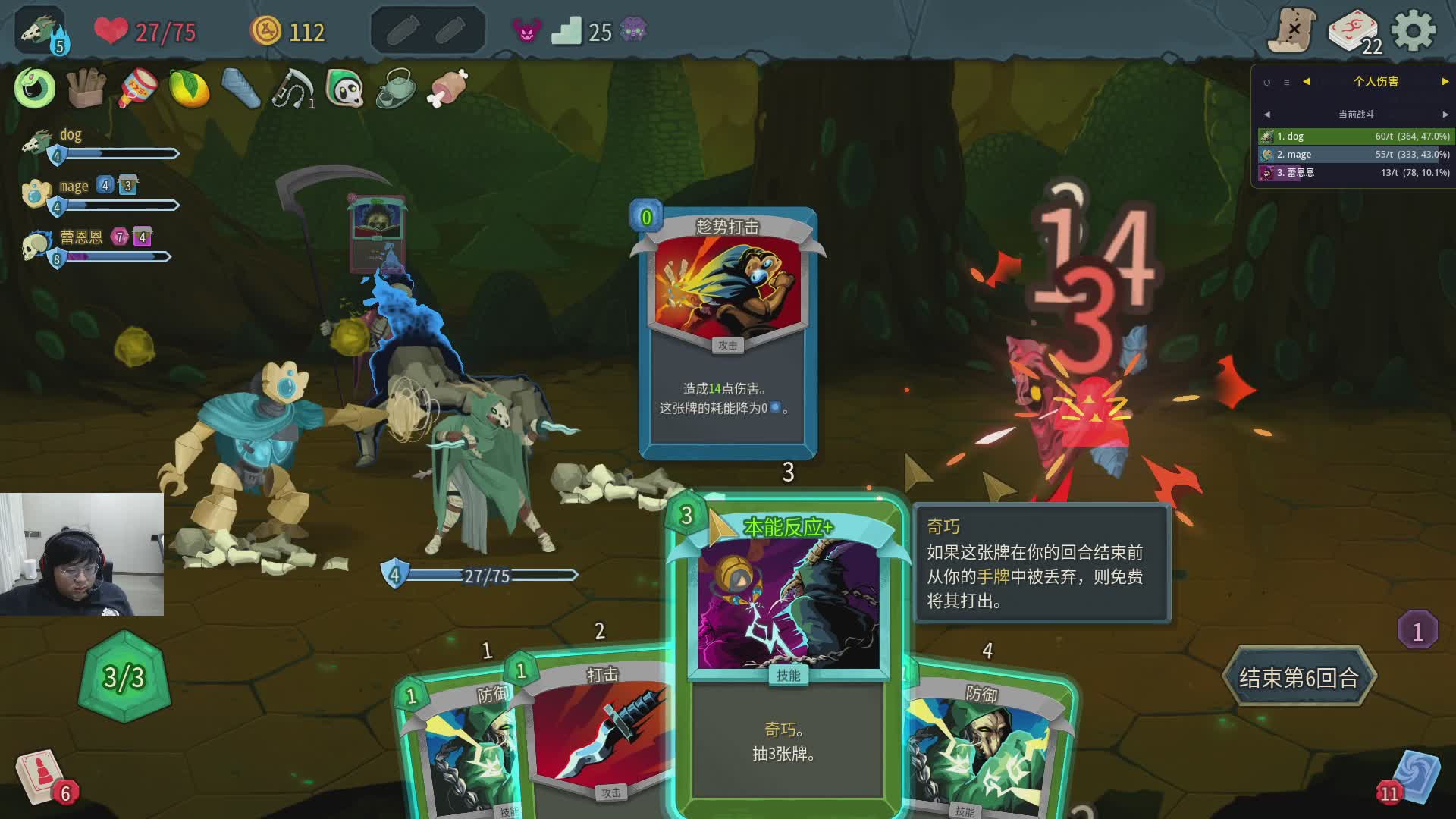Click next arrow beside 个人伤害 header

[x=1445, y=82]
